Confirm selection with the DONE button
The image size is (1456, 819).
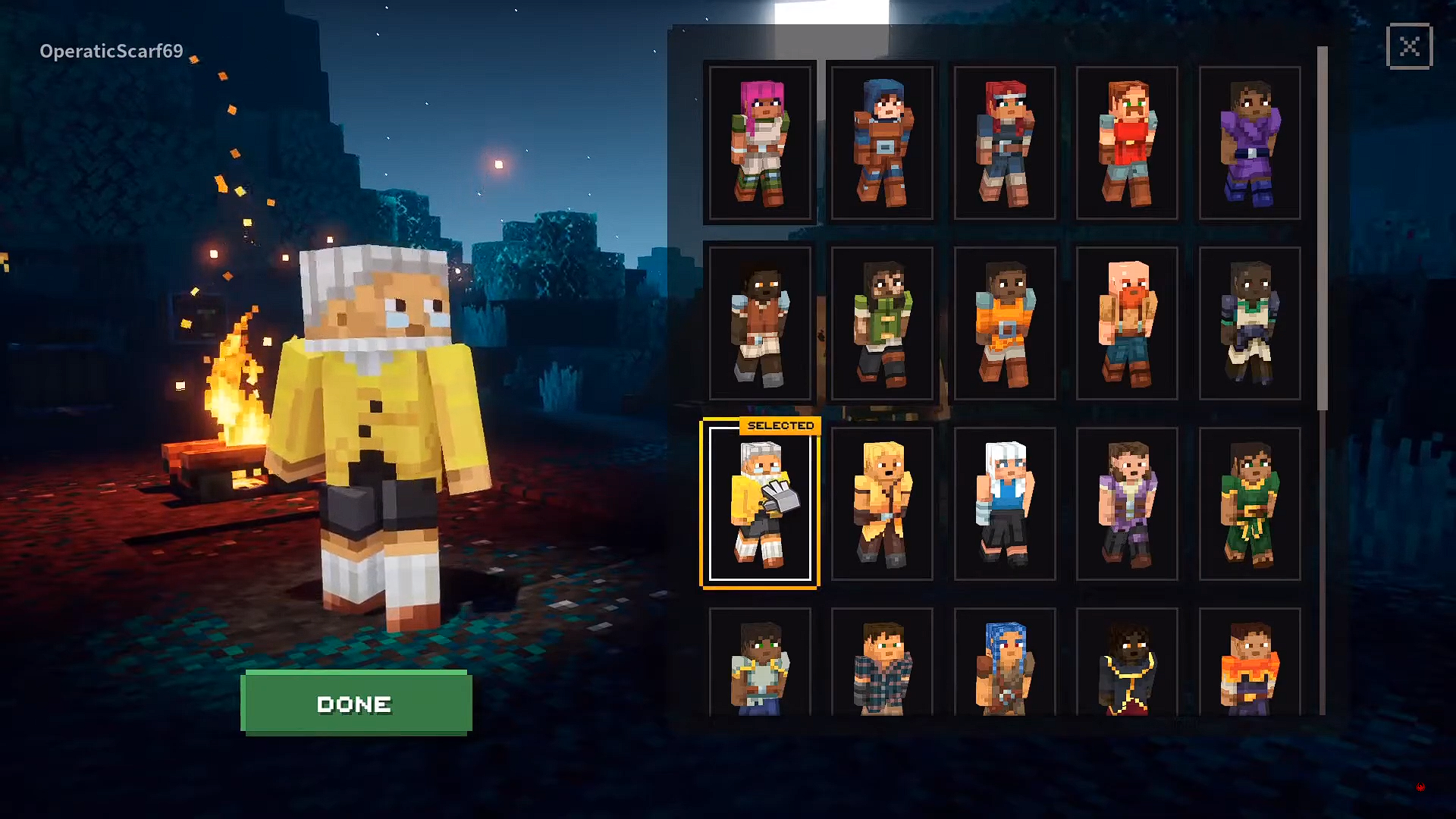point(355,703)
